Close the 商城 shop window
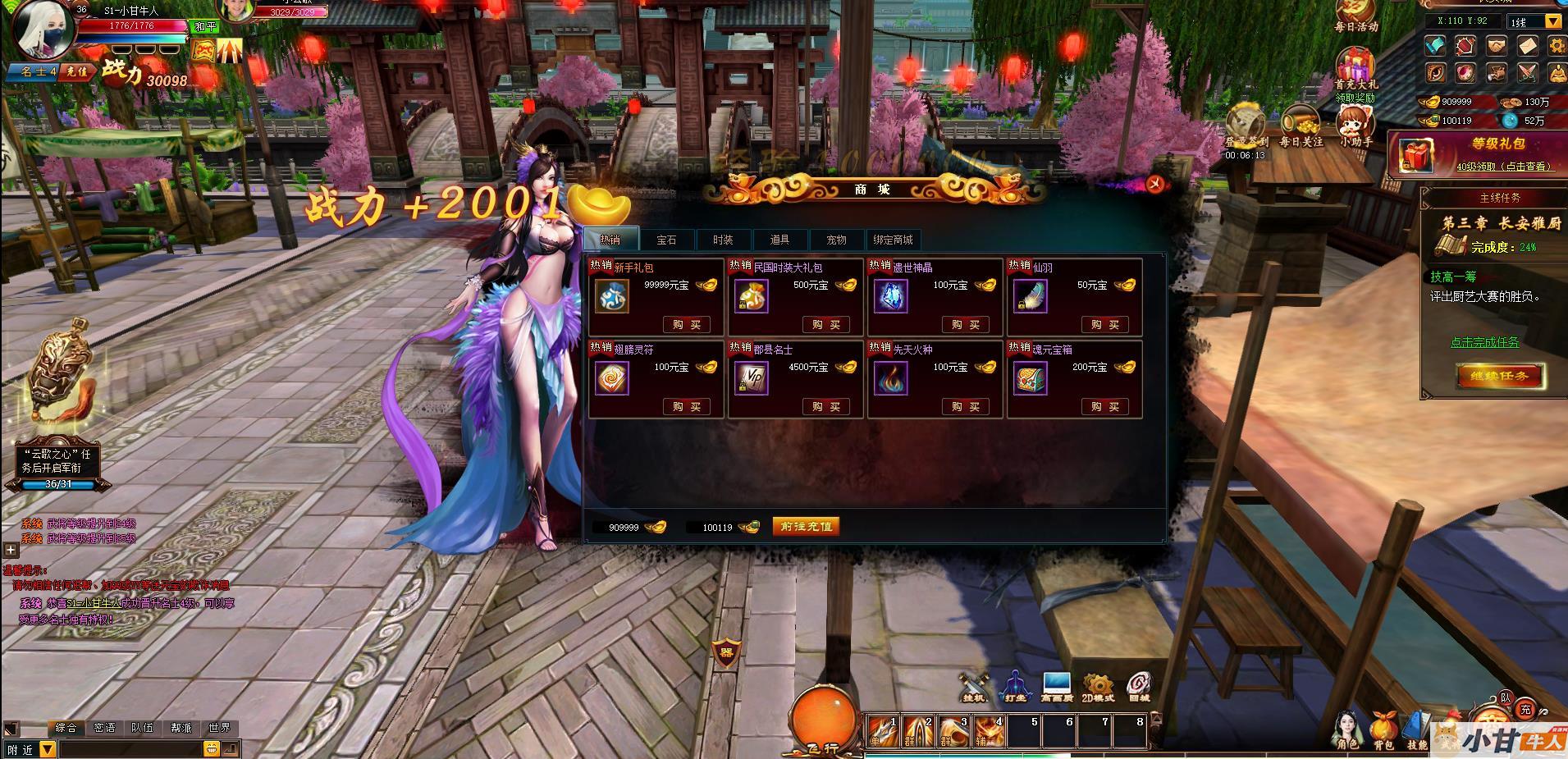1568x759 pixels. point(1155,184)
